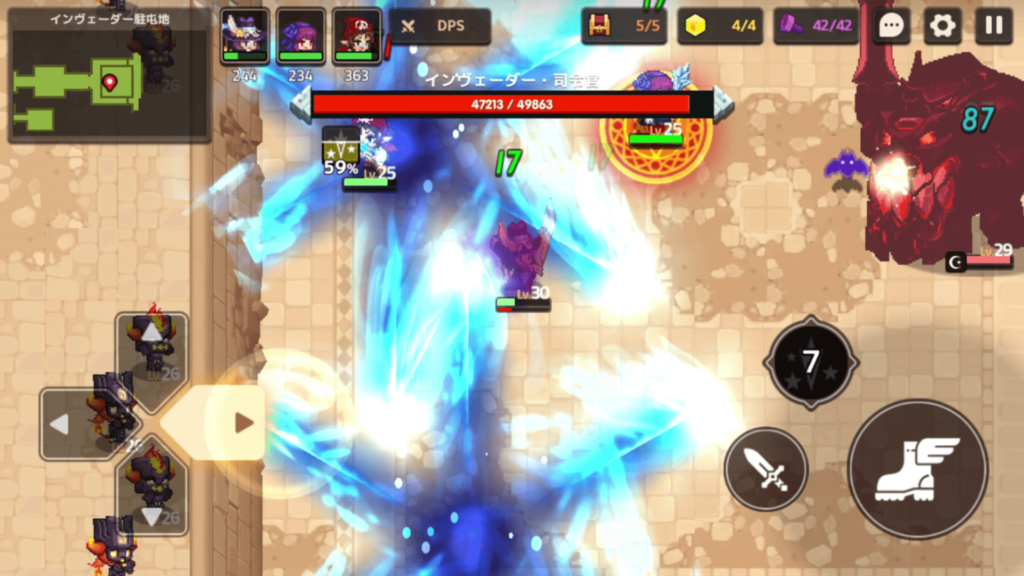Tap the sword attack button
The image size is (1024, 576).
click(x=766, y=468)
